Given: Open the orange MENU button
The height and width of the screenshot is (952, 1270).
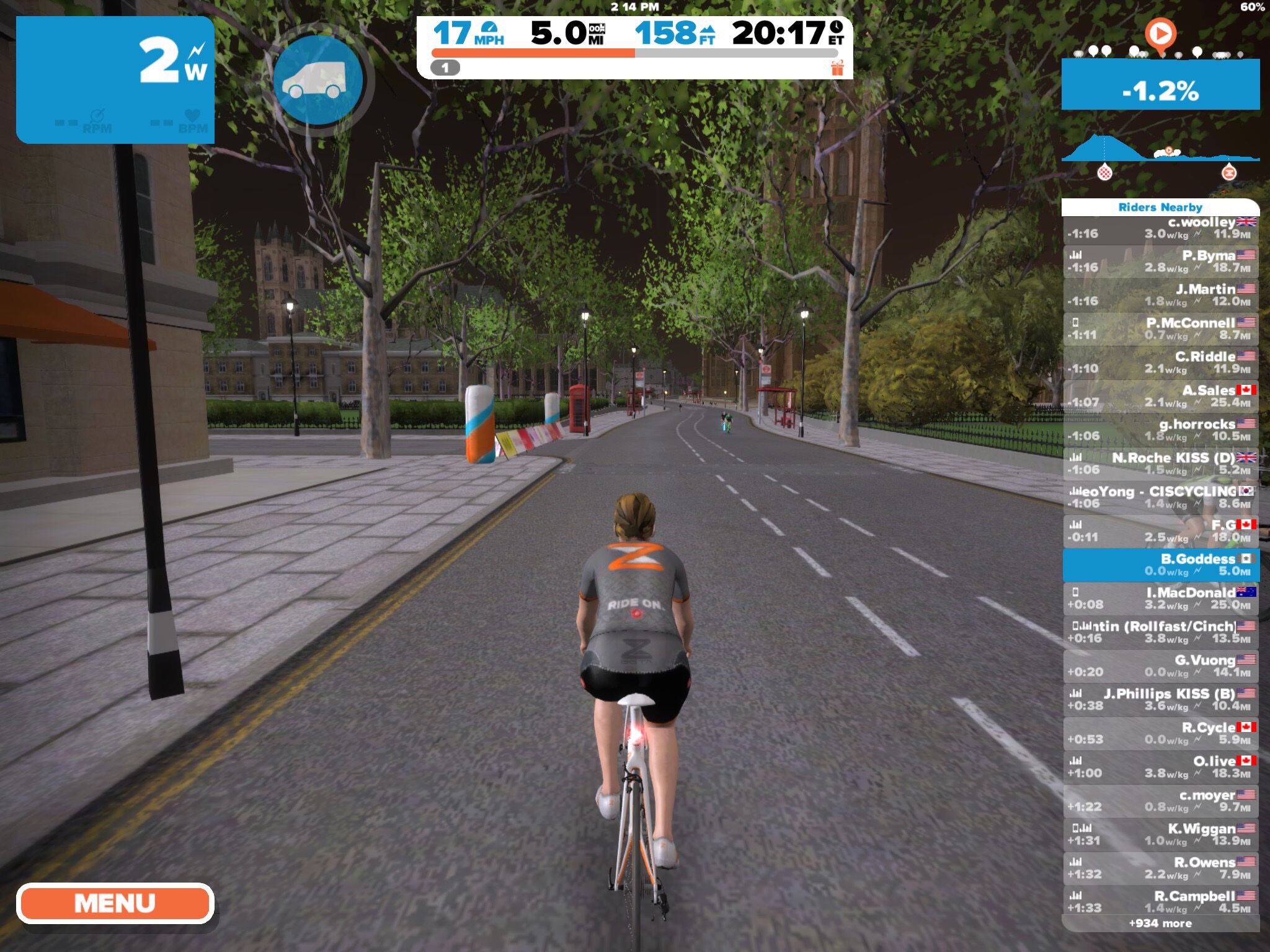Looking at the screenshot, I should (115, 903).
